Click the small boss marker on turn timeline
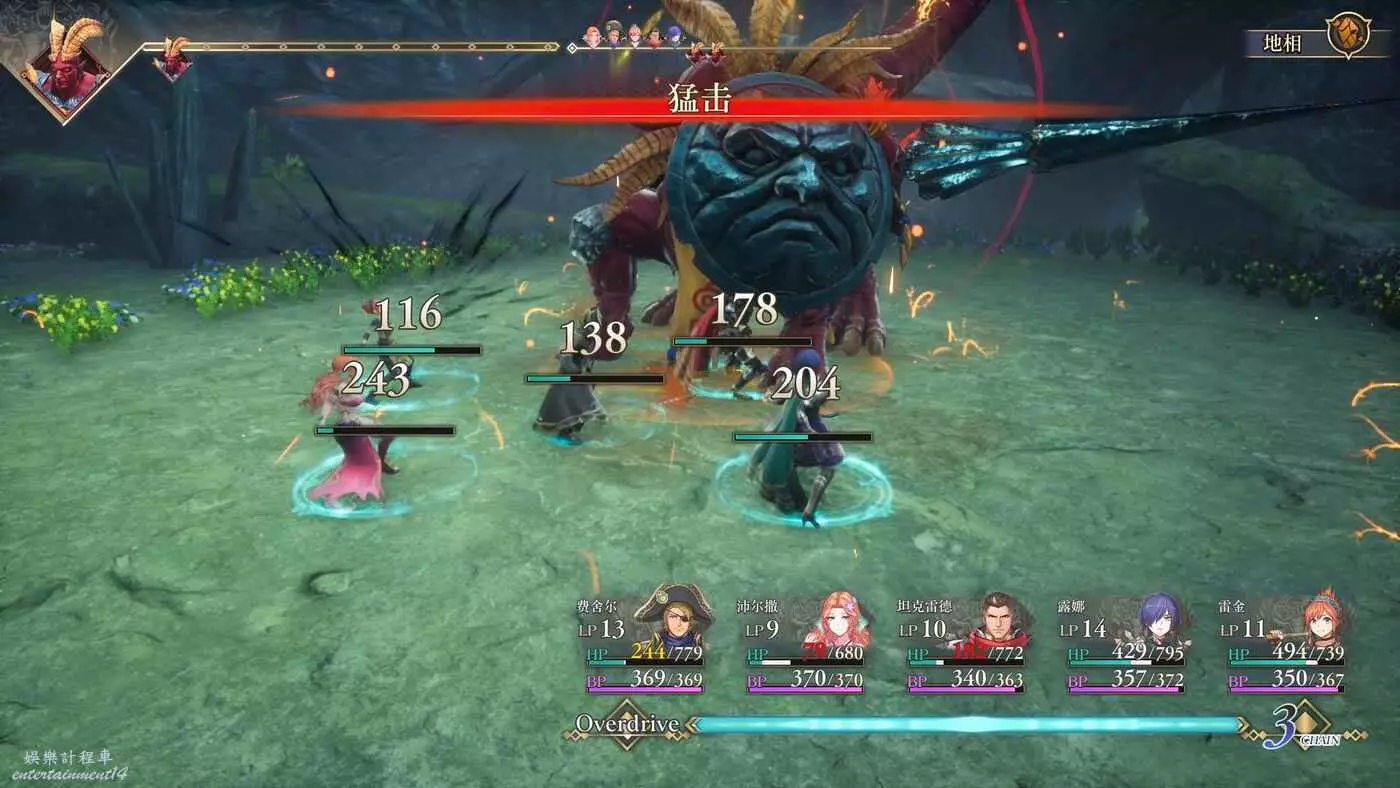This screenshot has height=788, width=1400. pos(173,62)
